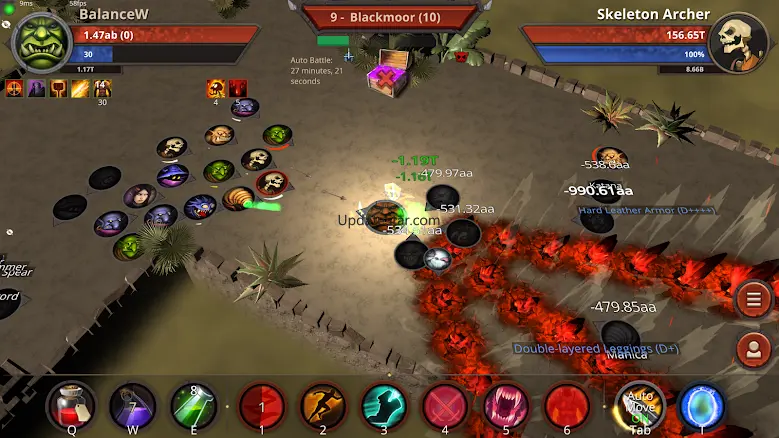
Task: Open the hamburger menu button
Action: (752, 299)
